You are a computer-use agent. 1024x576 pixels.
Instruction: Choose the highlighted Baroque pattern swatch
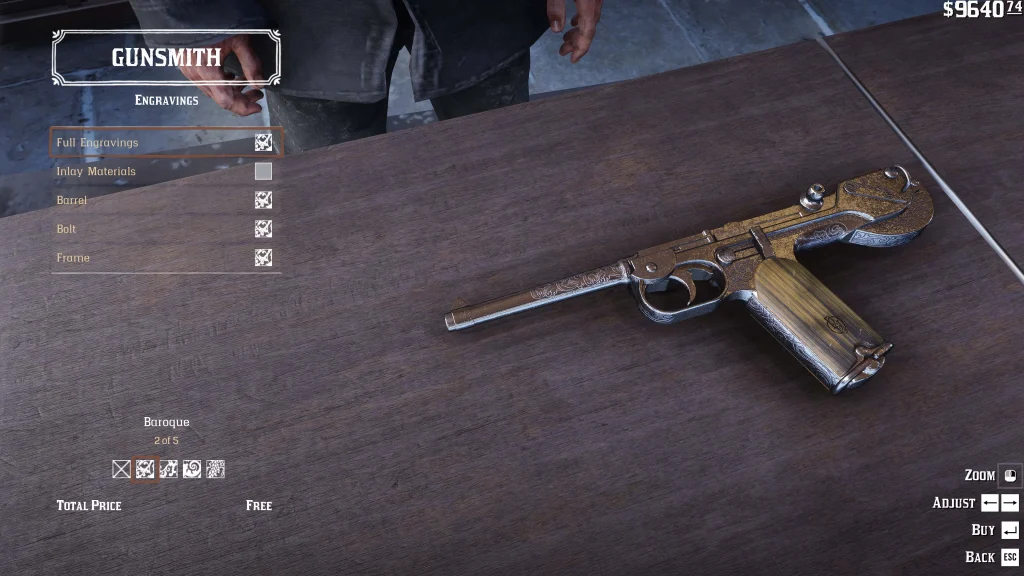(145, 469)
